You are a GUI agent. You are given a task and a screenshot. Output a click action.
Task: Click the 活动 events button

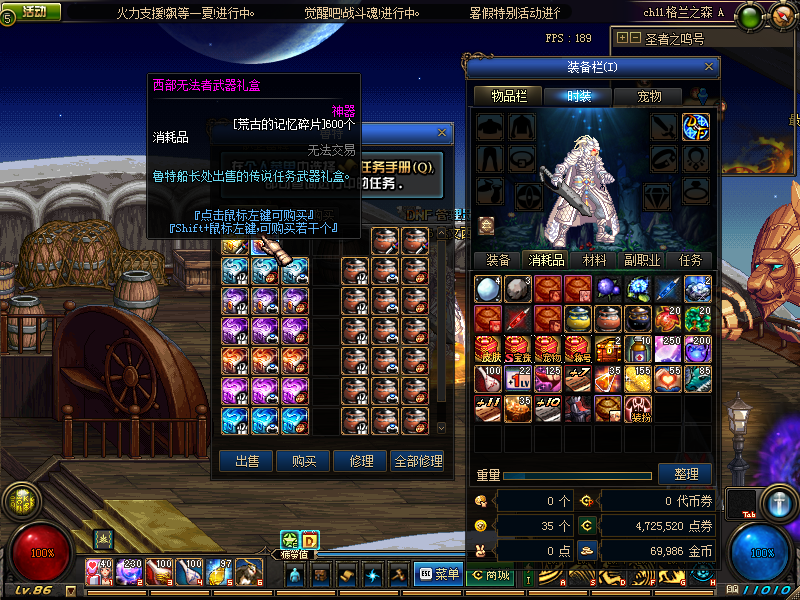[33, 12]
